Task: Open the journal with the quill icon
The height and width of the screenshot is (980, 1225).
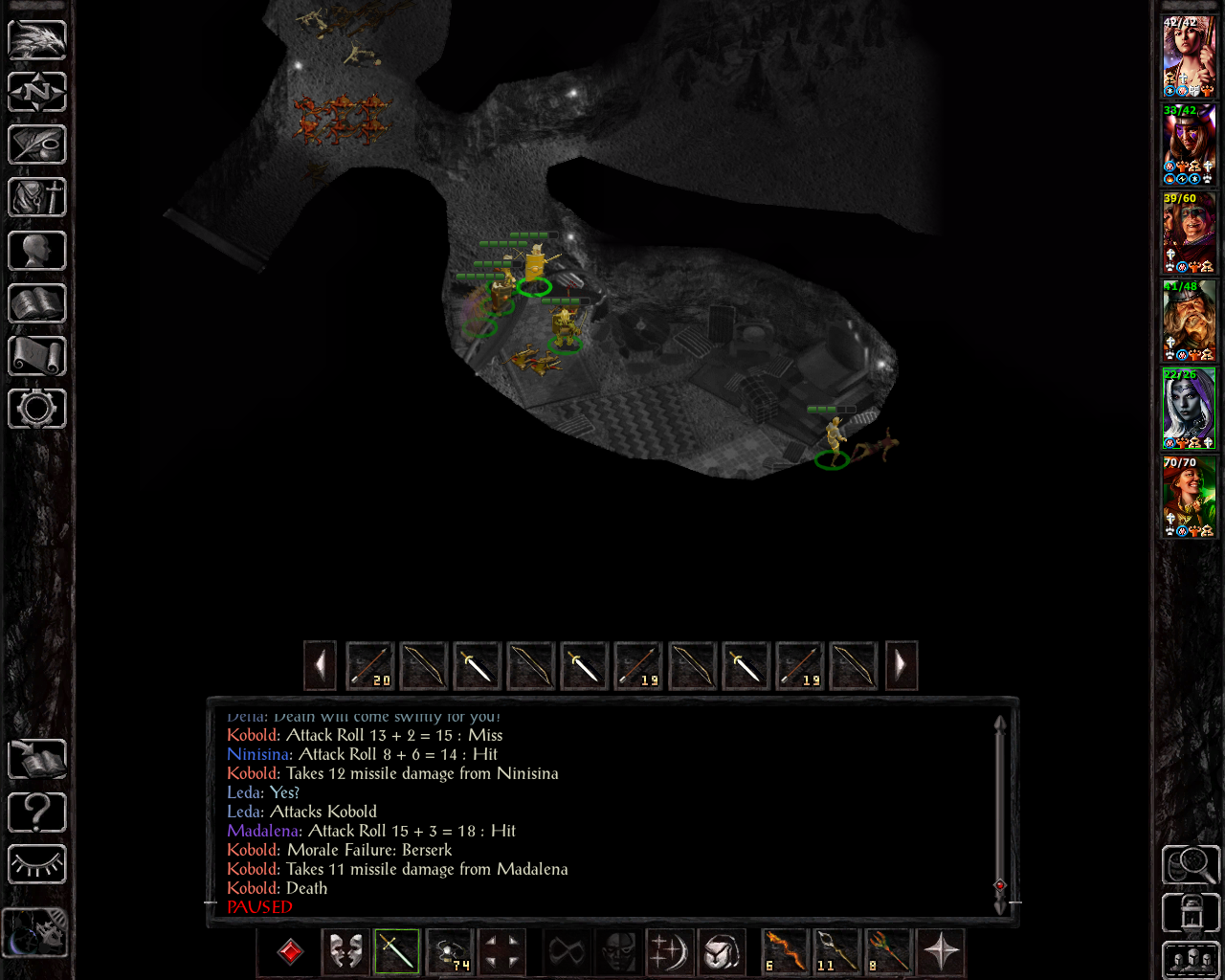Action: pos(37,145)
